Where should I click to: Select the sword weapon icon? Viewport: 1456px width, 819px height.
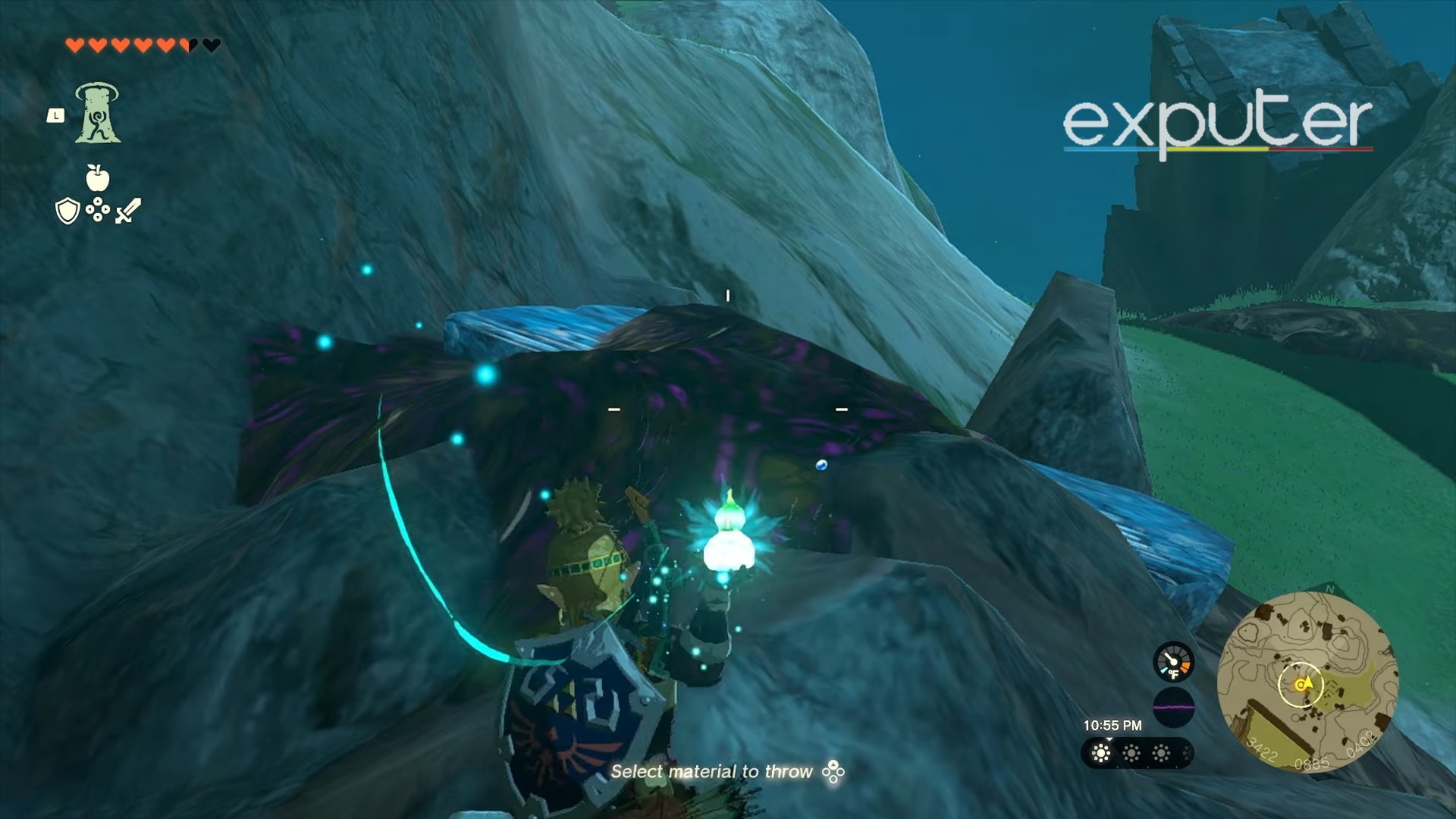point(128,212)
